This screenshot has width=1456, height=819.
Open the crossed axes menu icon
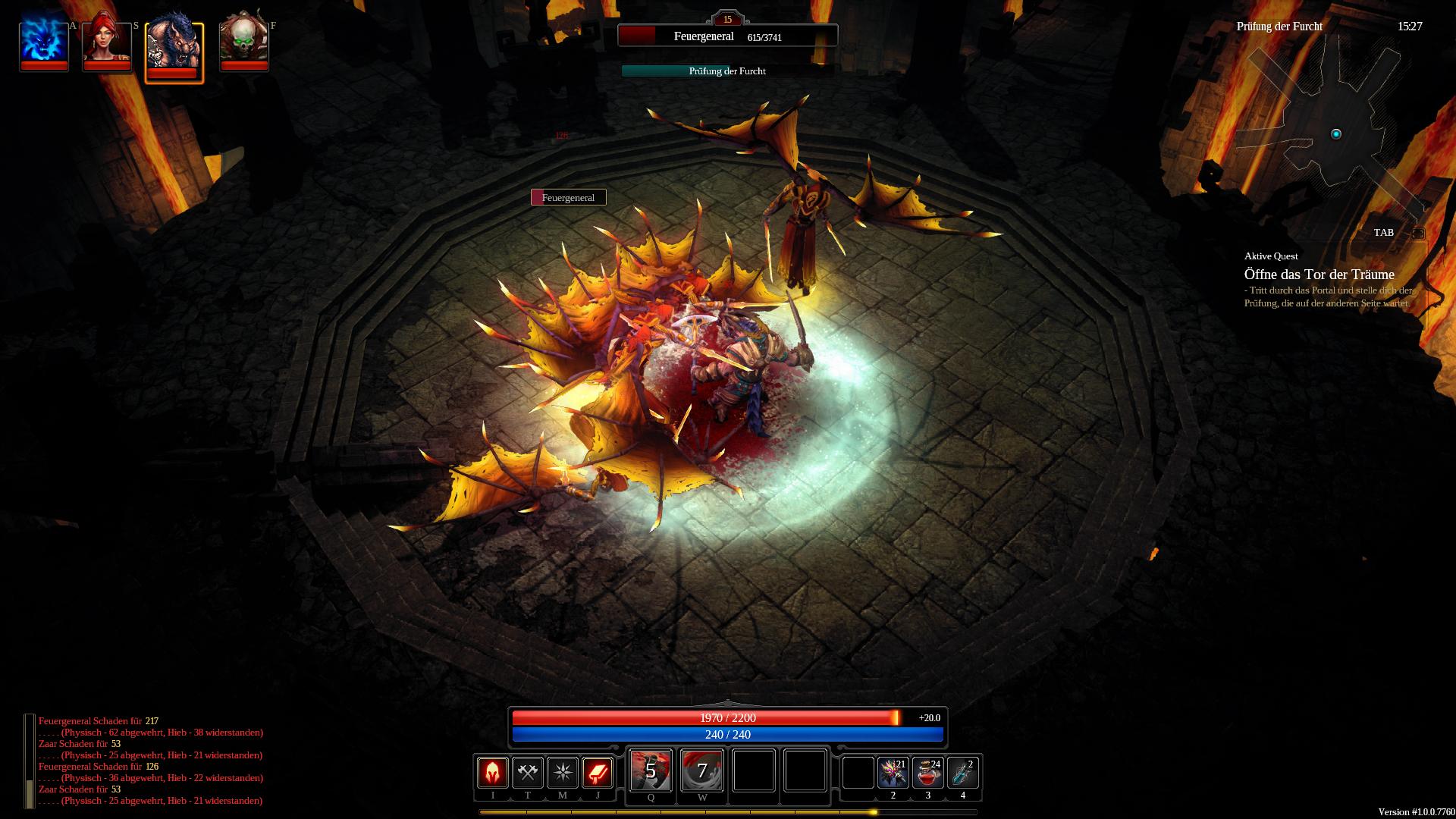point(527,773)
